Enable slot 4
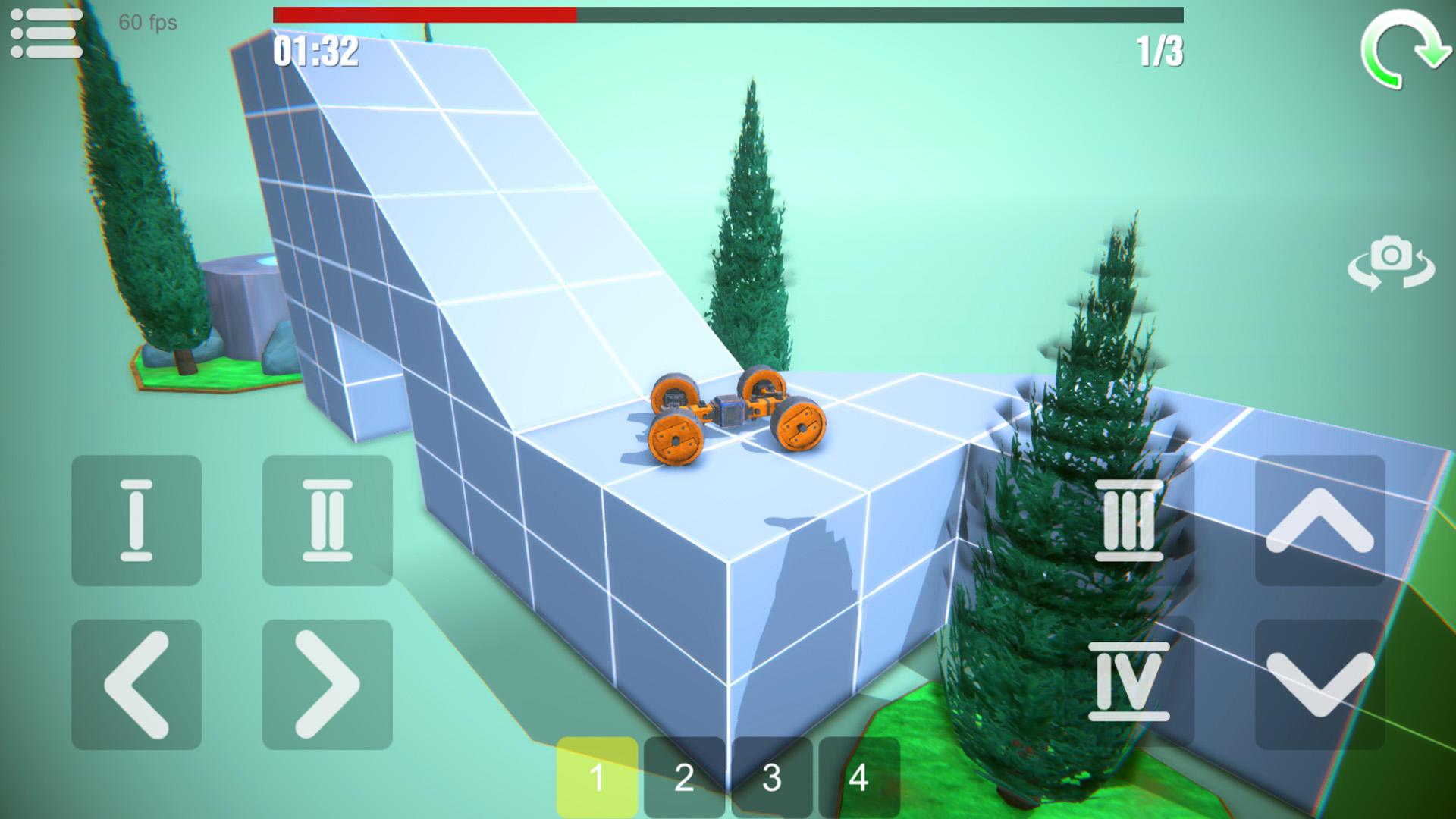This screenshot has width=1456, height=819. pyautogui.click(x=859, y=775)
